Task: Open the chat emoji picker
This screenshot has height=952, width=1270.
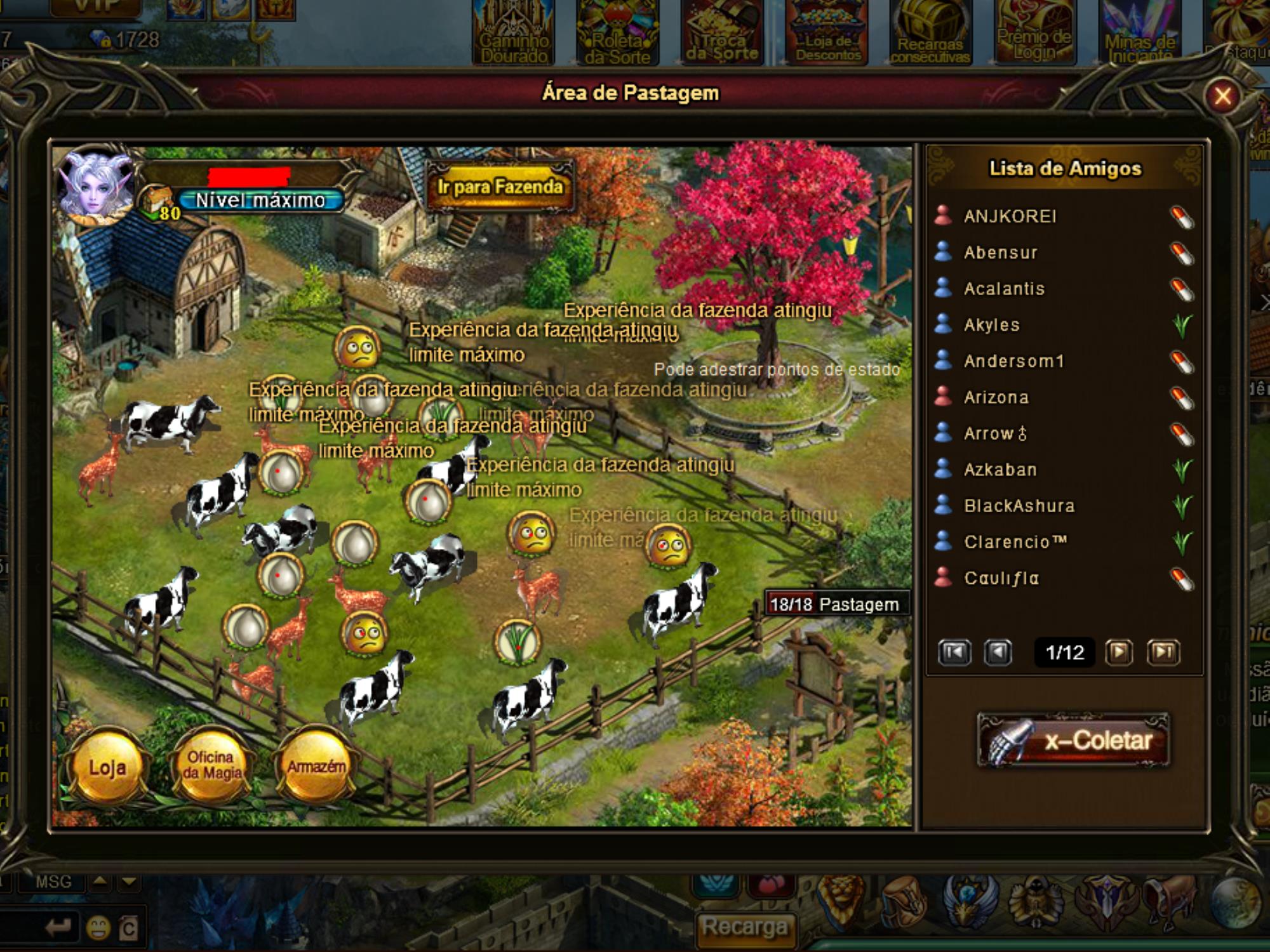Action: [x=98, y=929]
